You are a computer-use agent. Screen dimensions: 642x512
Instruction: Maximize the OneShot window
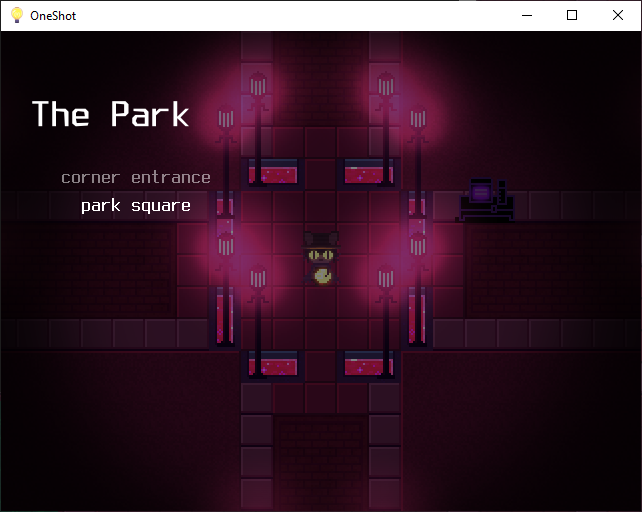[572, 15]
